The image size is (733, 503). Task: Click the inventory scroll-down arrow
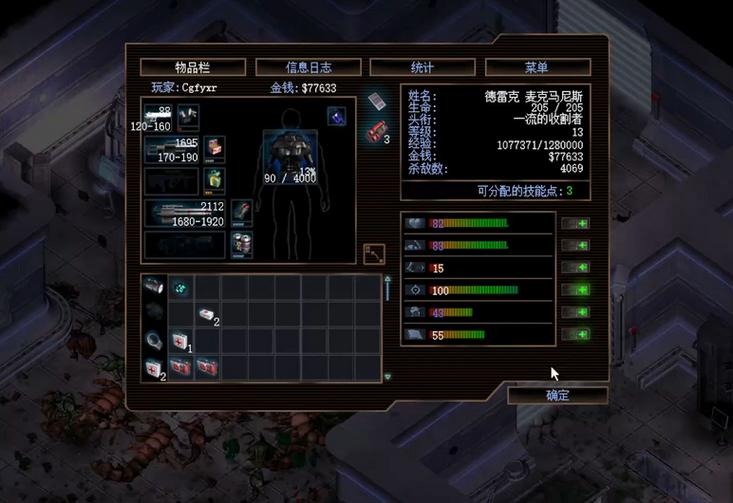387,377
